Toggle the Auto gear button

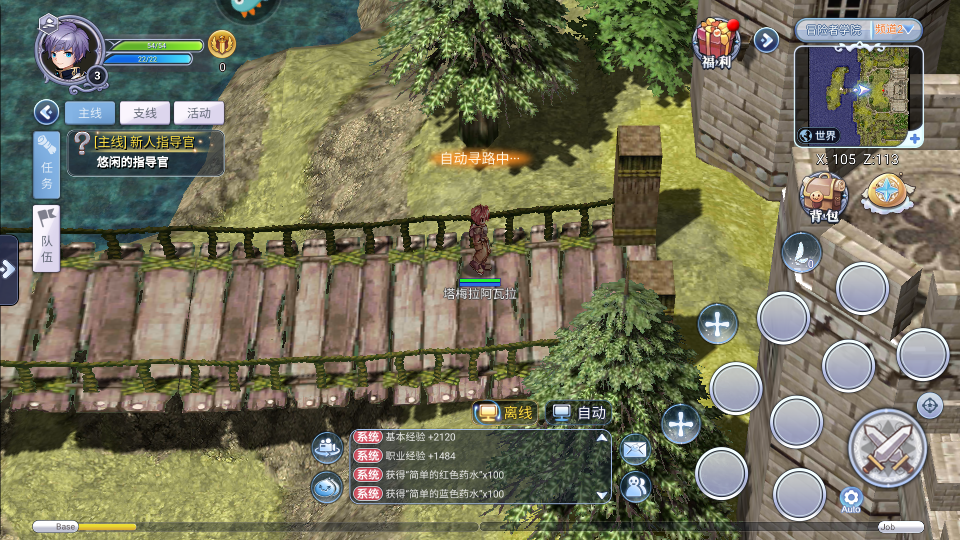pyautogui.click(x=851, y=498)
